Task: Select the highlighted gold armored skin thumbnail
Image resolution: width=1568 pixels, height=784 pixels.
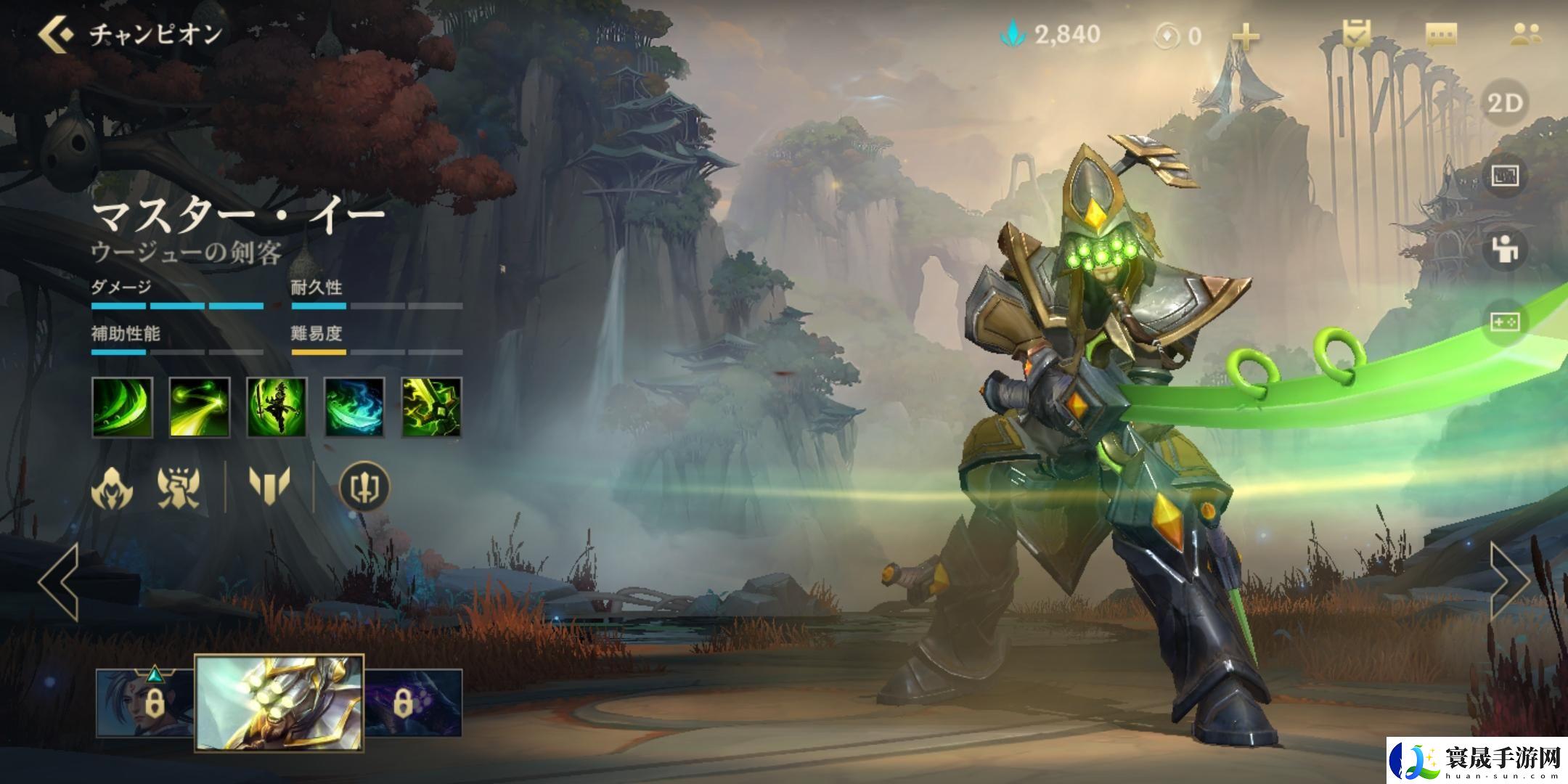Action: tap(279, 702)
